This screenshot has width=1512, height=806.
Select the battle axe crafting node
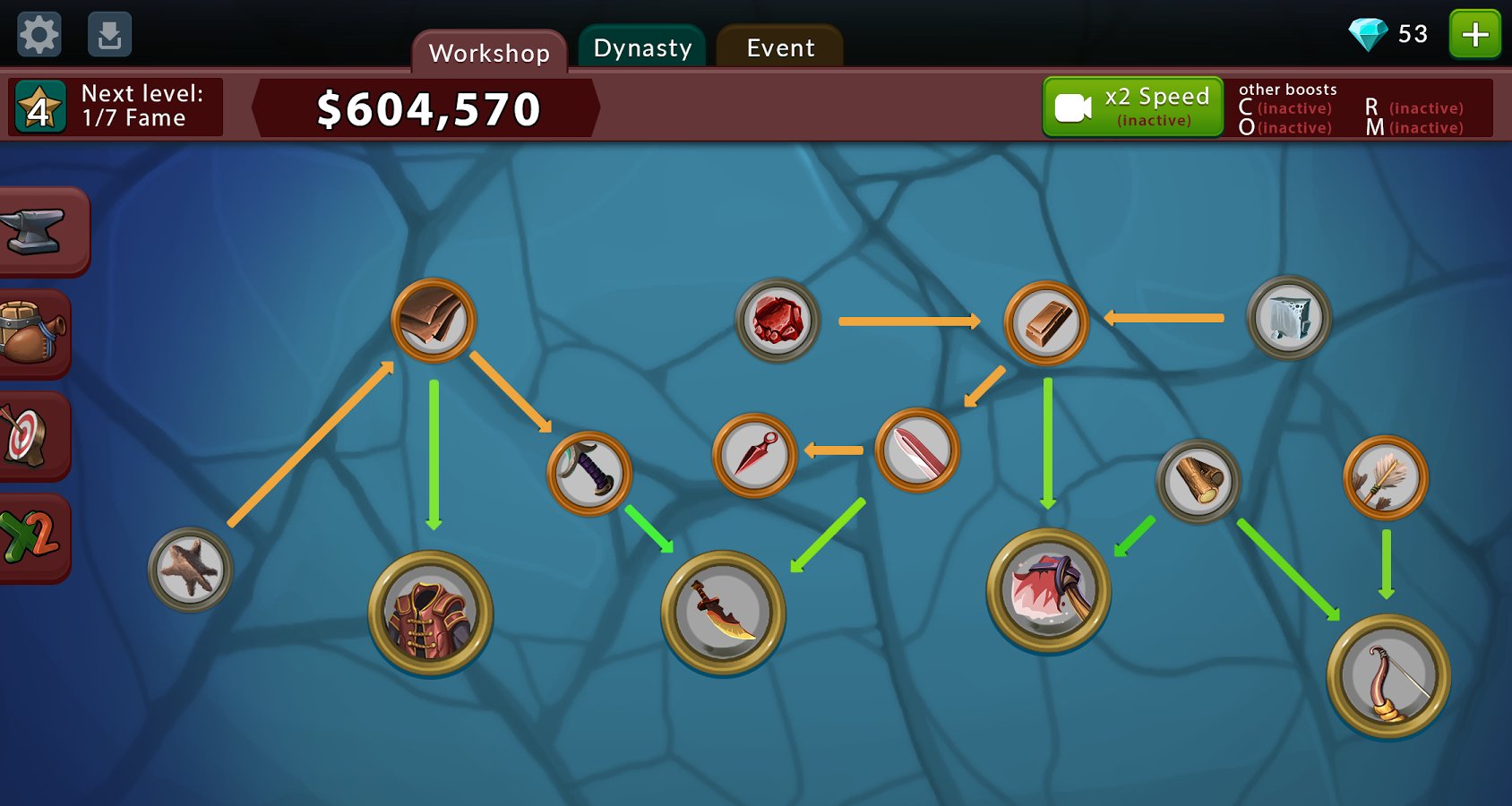point(1048,591)
